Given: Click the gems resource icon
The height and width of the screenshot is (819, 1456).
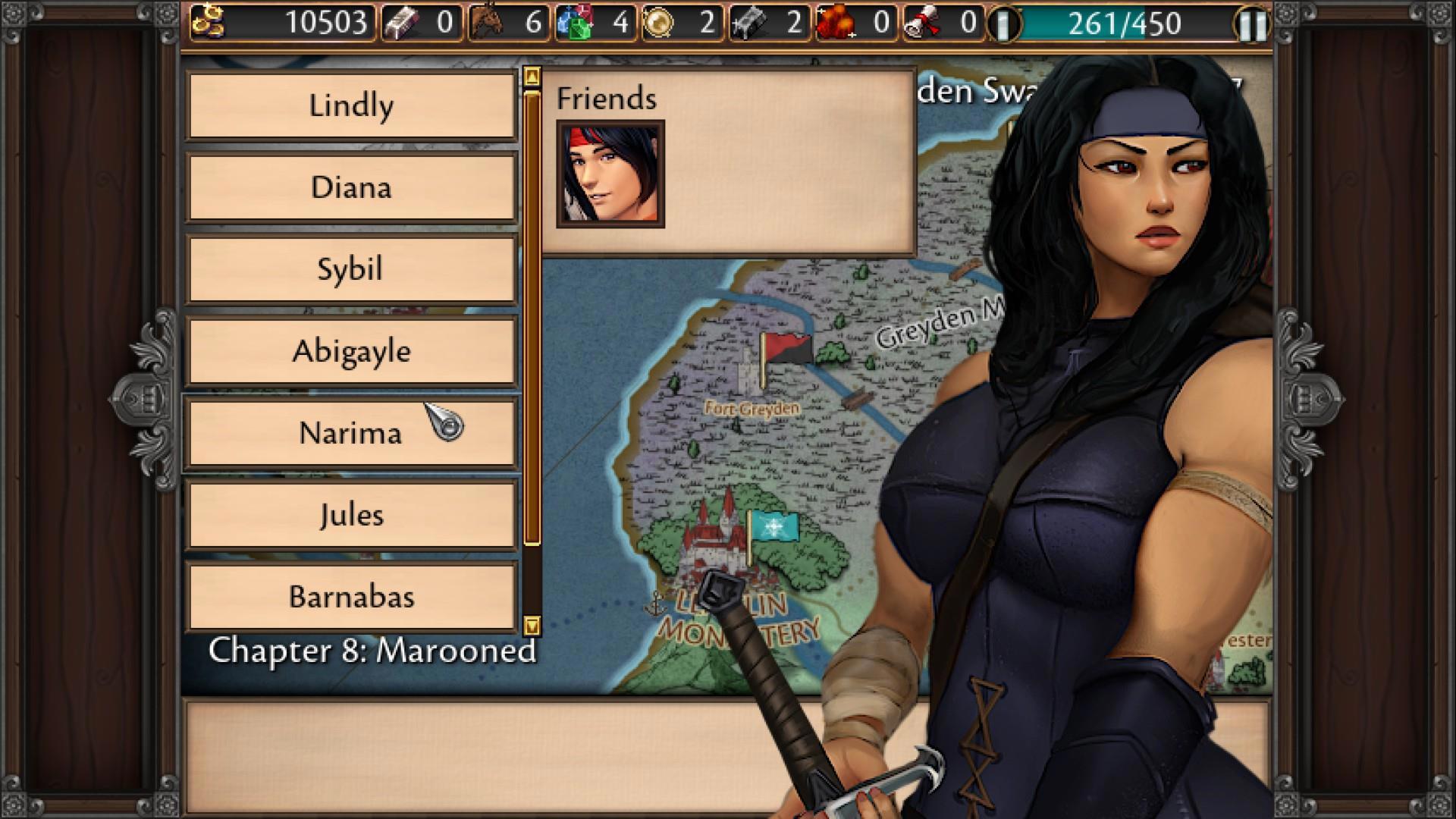Looking at the screenshot, I should (x=574, y=23).
